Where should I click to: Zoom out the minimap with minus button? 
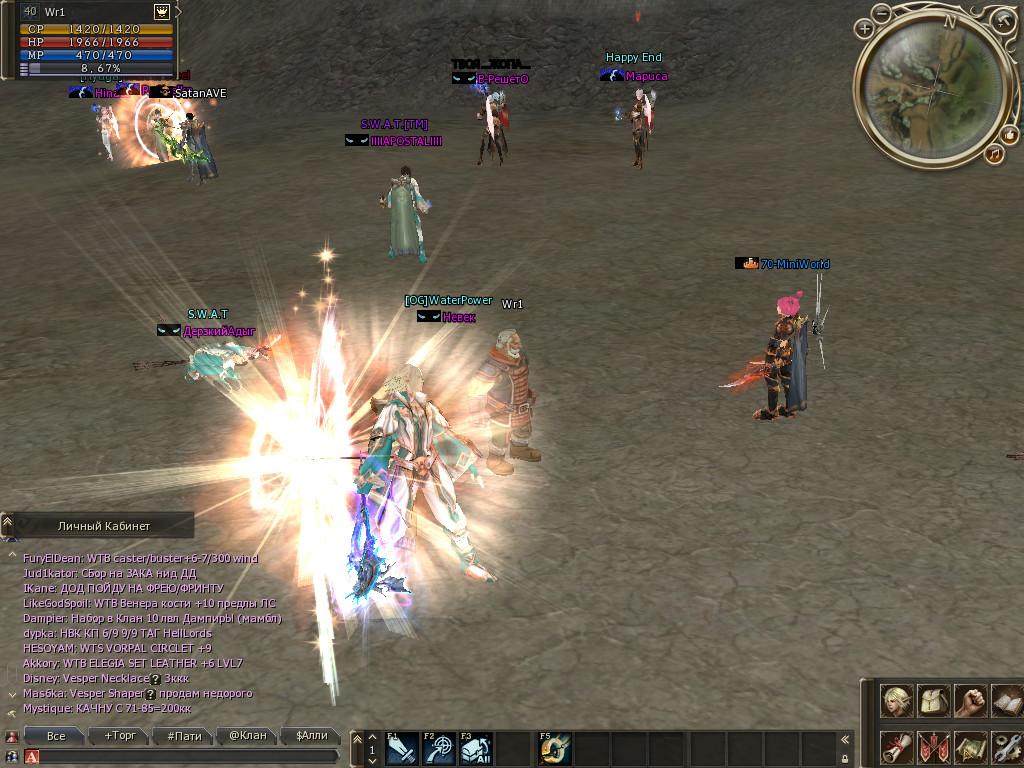(x=881, y=13)
